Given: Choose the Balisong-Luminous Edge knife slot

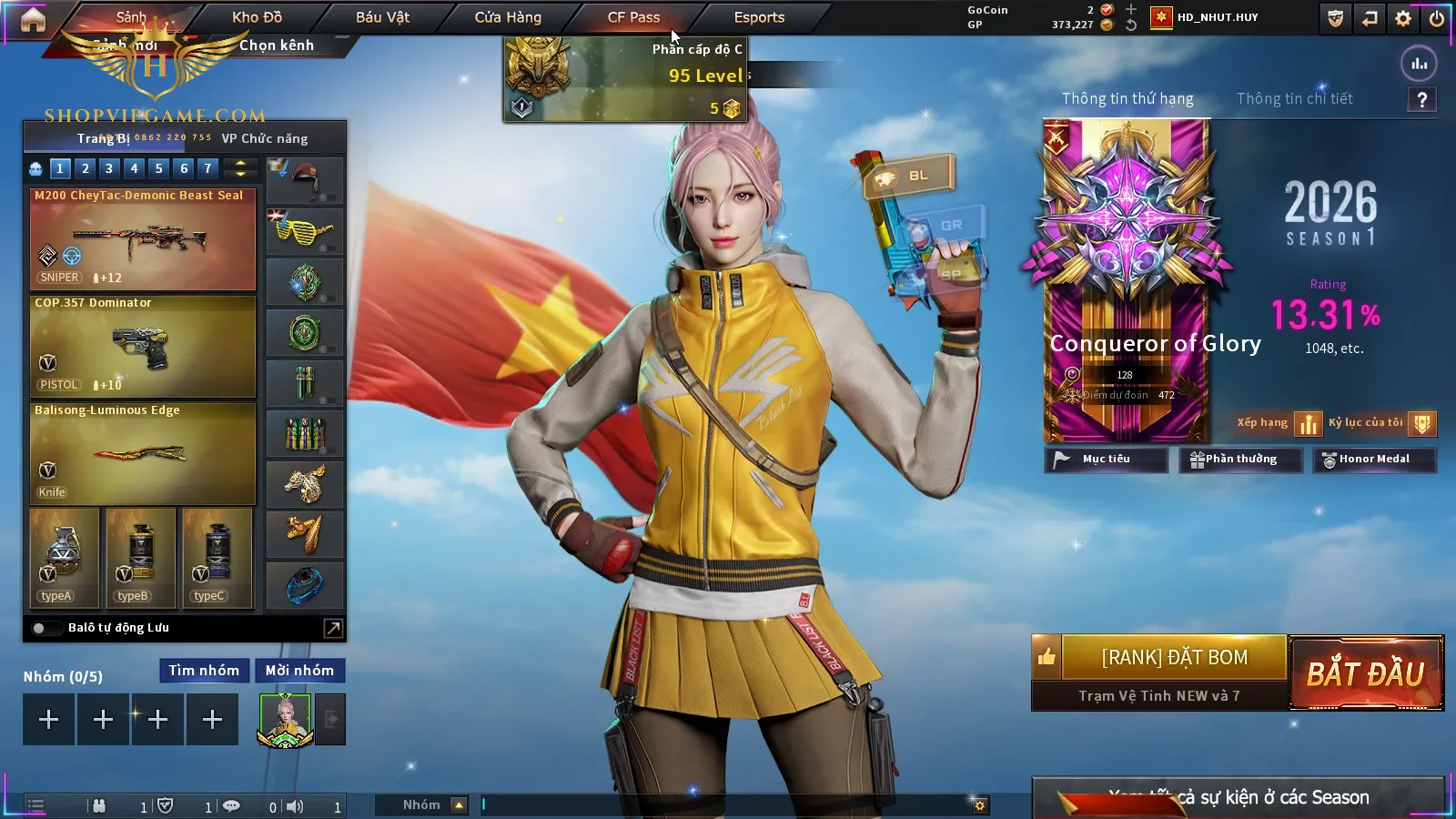Looking at the screenshot, I should click(143, 453).
